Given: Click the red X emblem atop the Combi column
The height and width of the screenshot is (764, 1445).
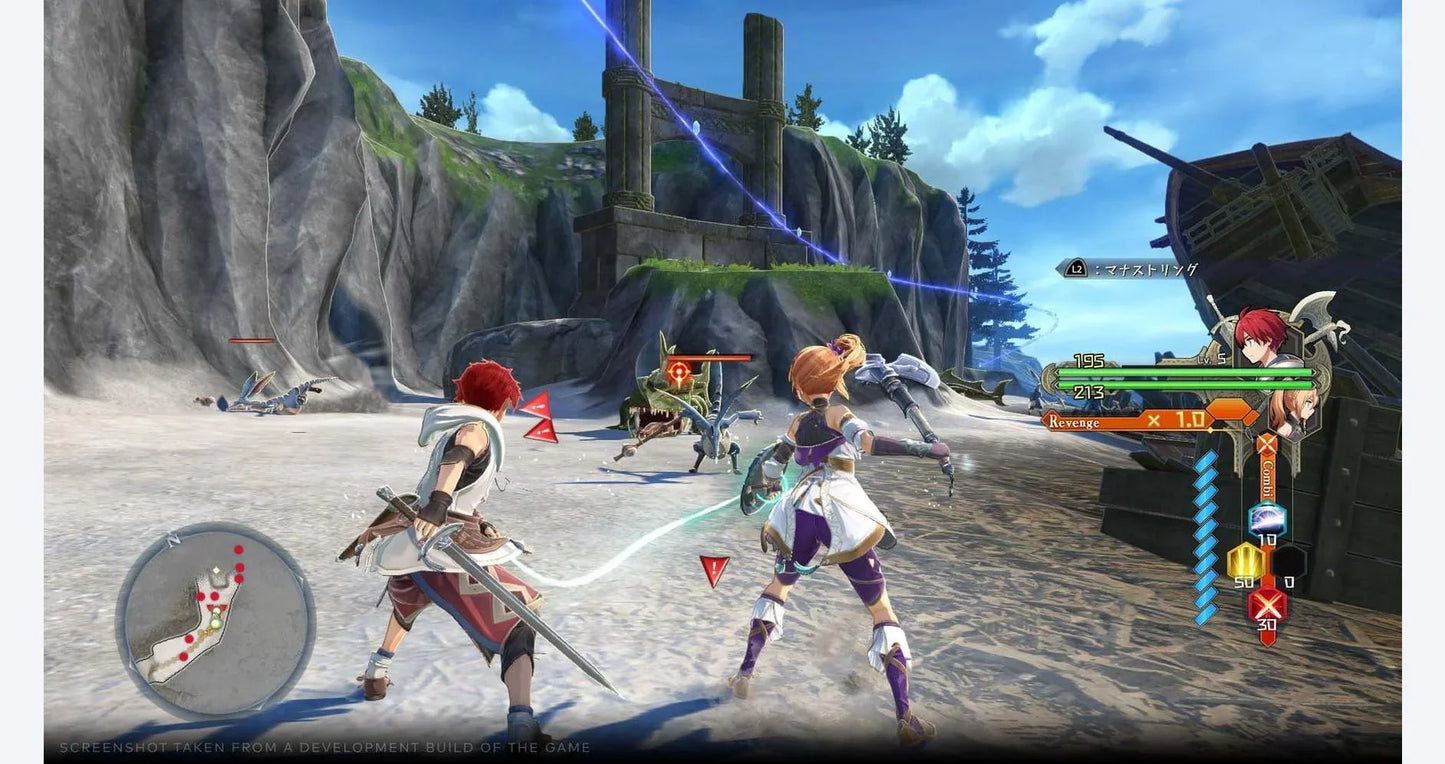Looking at the screenshot, I should (x=1266, y=443).
